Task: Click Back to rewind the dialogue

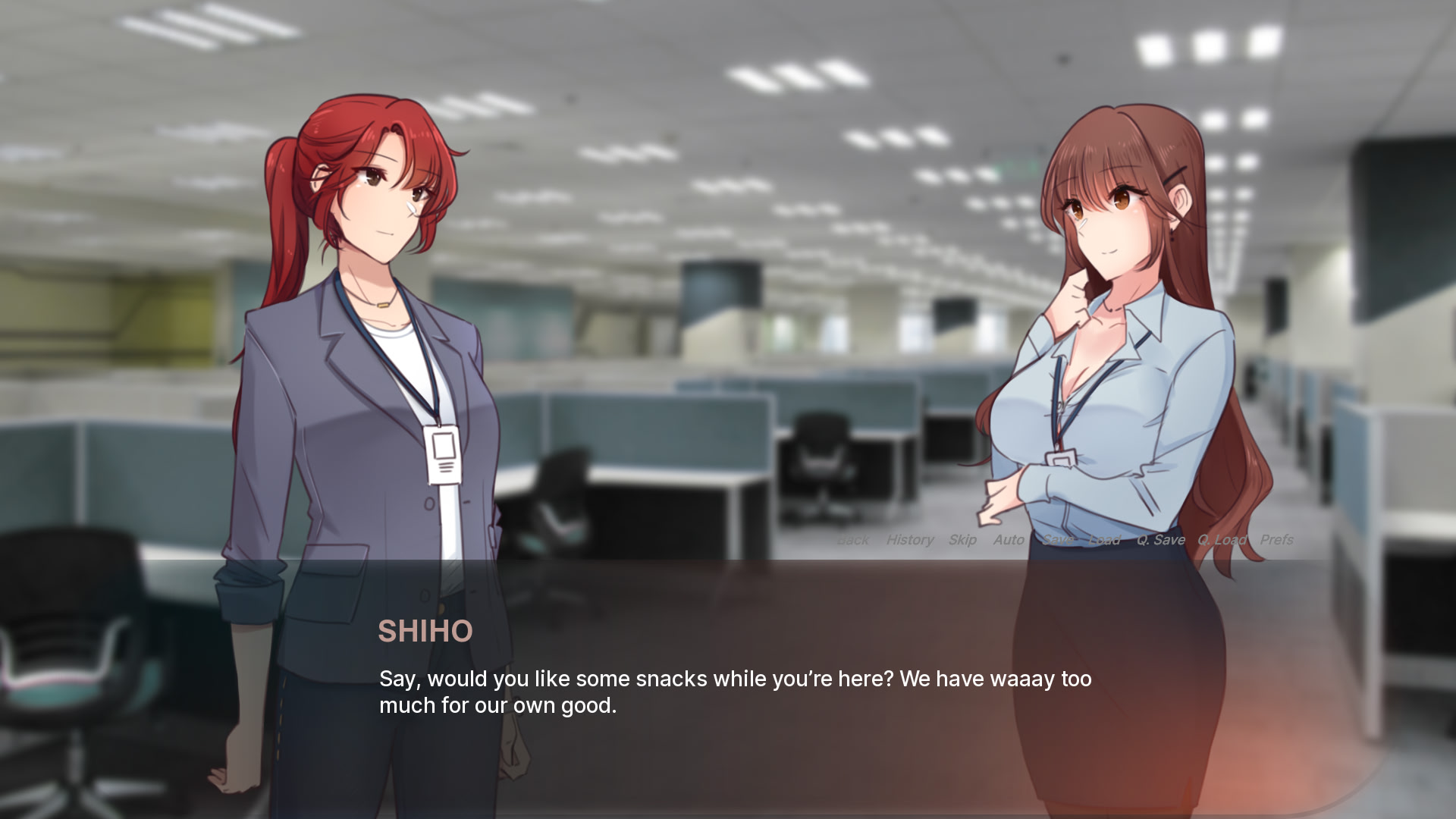Action: (x=853, y=540)
